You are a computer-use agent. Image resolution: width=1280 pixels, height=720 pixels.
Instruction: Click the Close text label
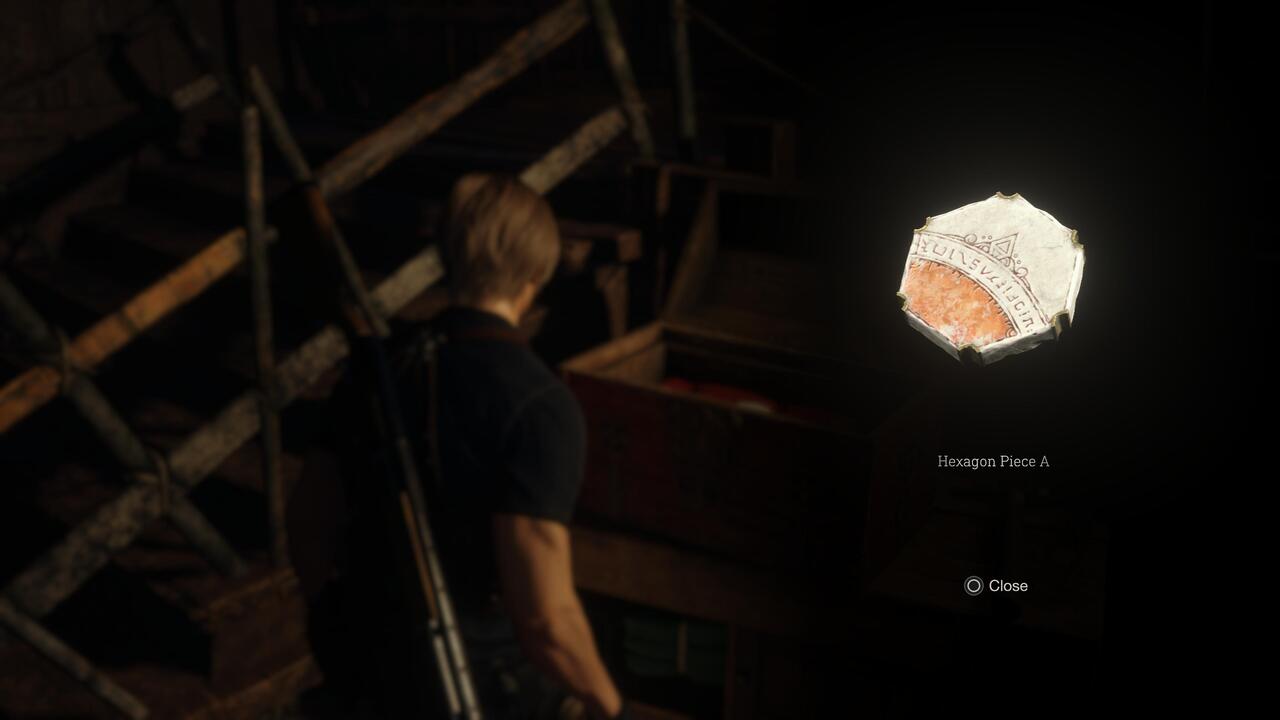(1009, 586)
